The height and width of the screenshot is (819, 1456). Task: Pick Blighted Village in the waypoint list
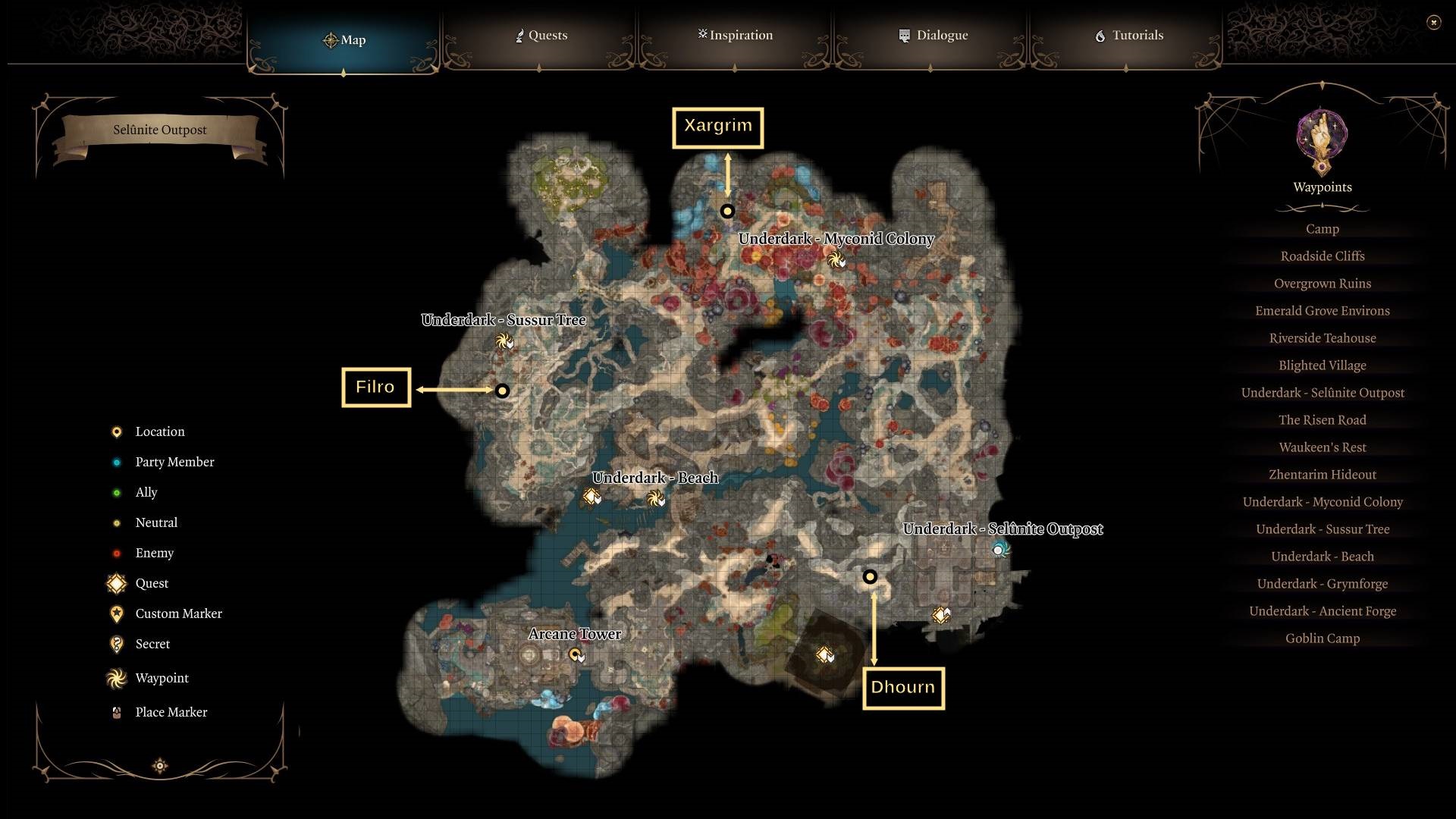coord(1322,366)
